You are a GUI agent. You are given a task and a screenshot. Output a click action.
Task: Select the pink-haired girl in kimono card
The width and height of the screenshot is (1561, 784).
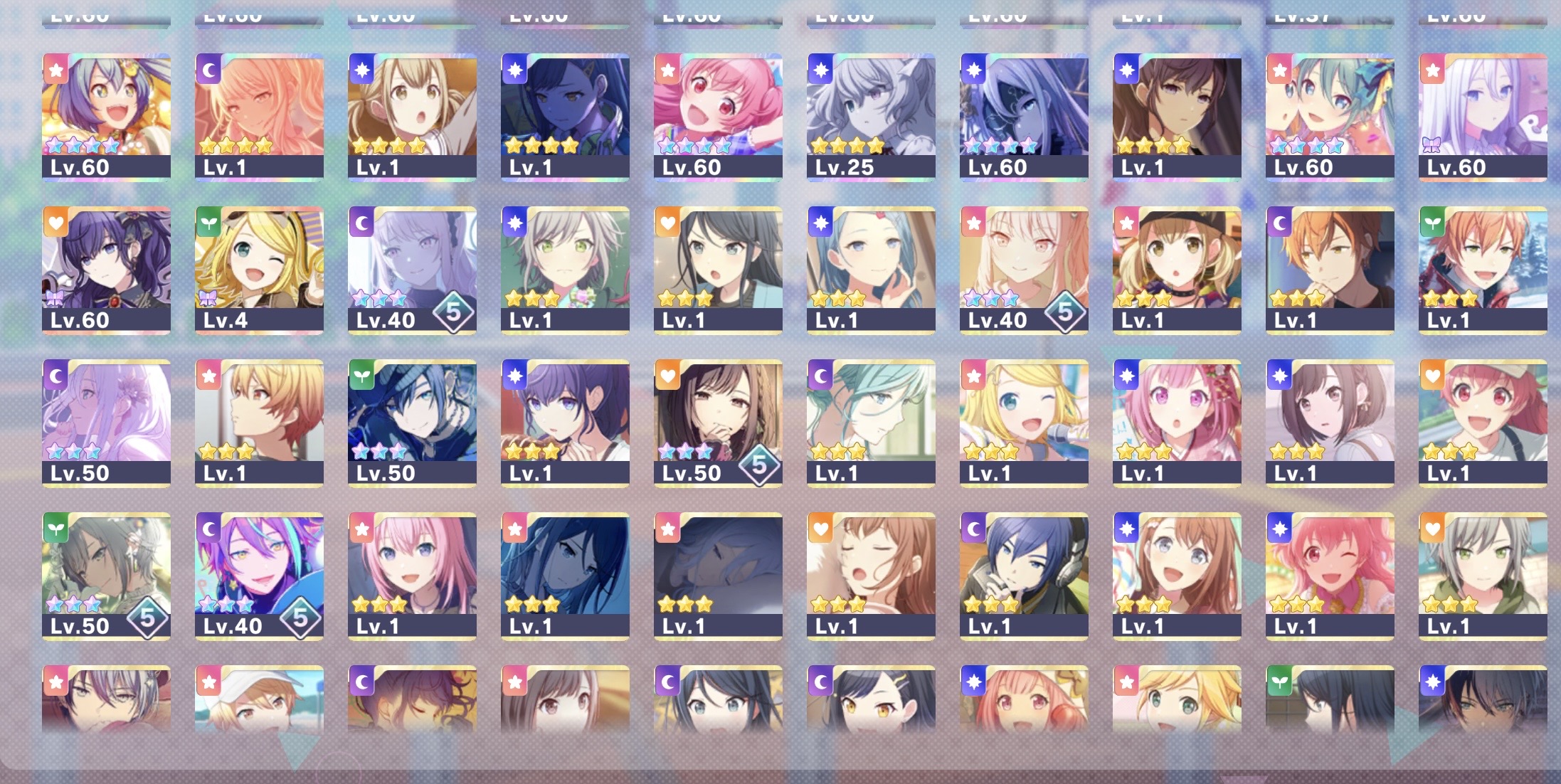tap(1177, 423)
